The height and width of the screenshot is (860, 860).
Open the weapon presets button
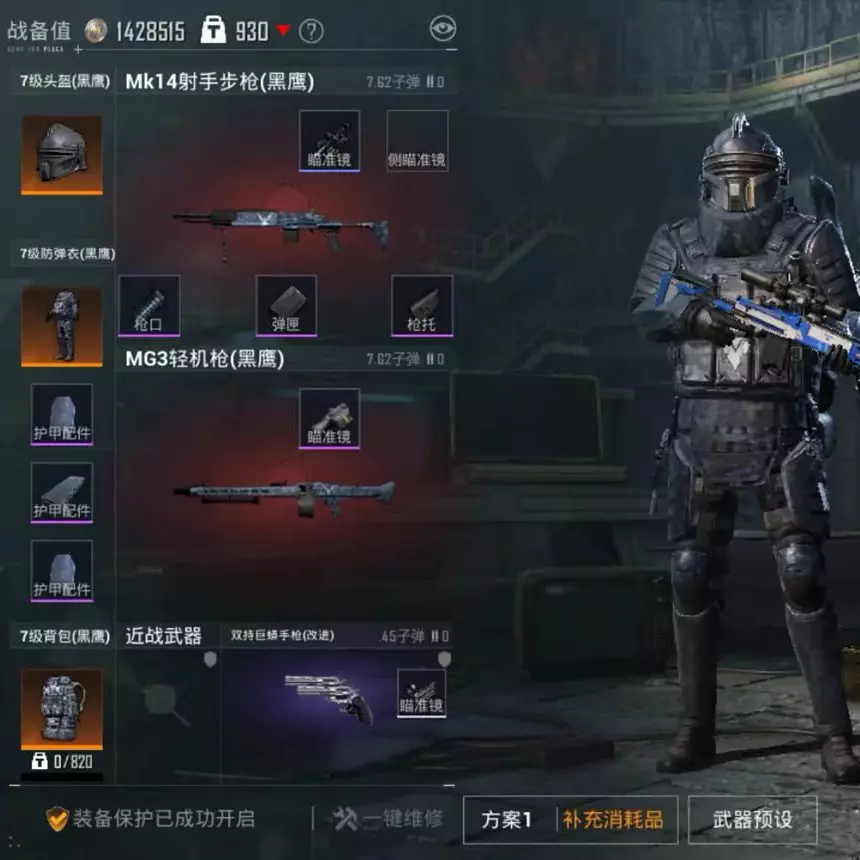pos(752,820)
